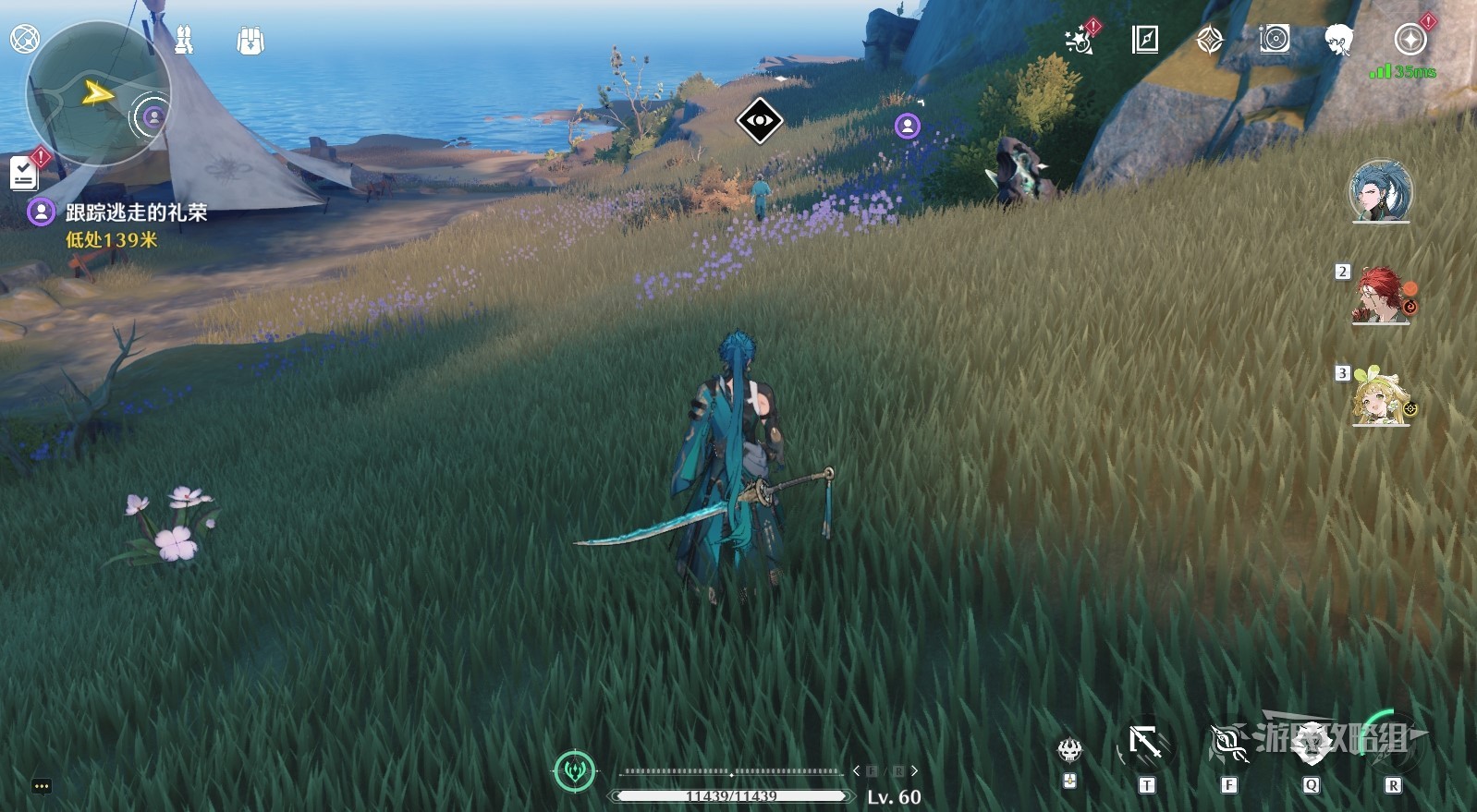This screenshot has height=812, width=1477.
Task: Open the events icon with stars
Action: pos(1079,40)
